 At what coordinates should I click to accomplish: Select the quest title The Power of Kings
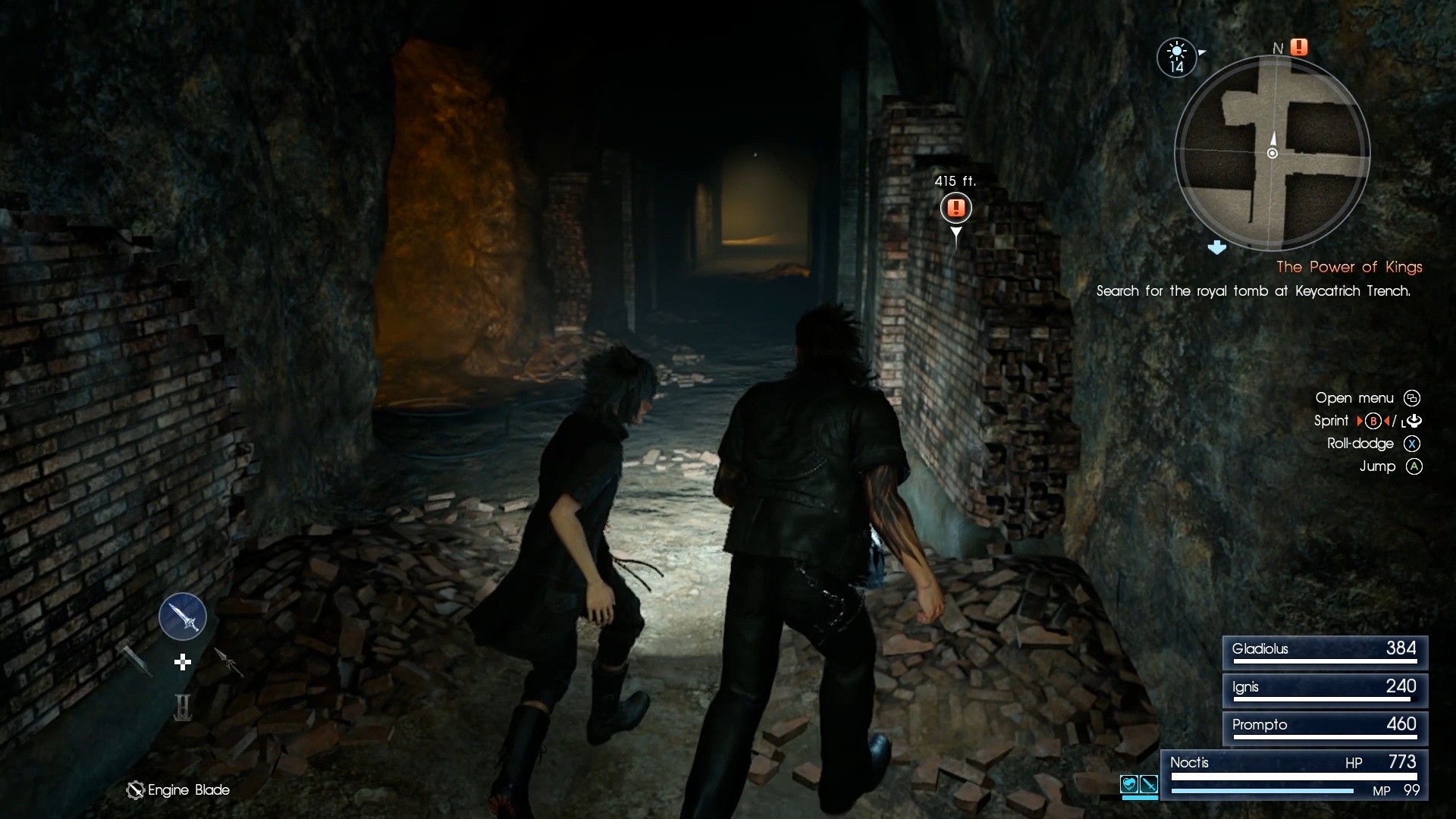coord(1349,267)
